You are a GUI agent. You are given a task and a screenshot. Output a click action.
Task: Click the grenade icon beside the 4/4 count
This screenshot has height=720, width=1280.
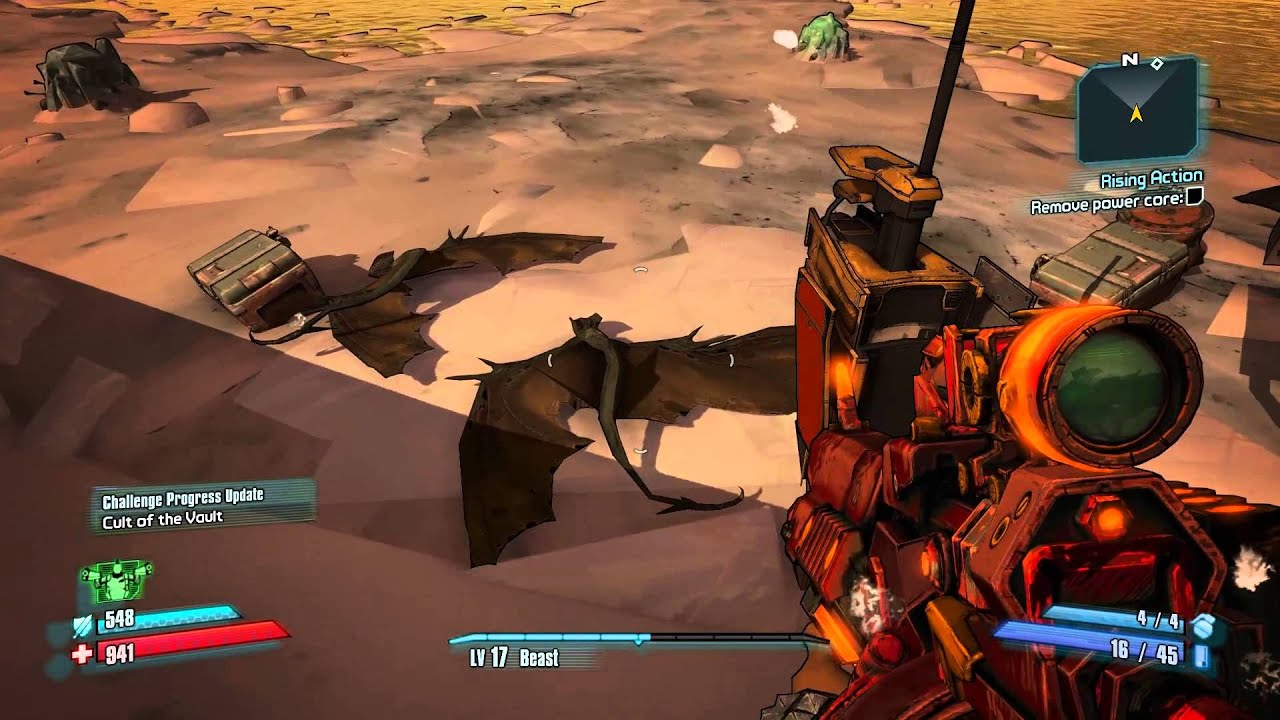click(x=1204, y=626)
